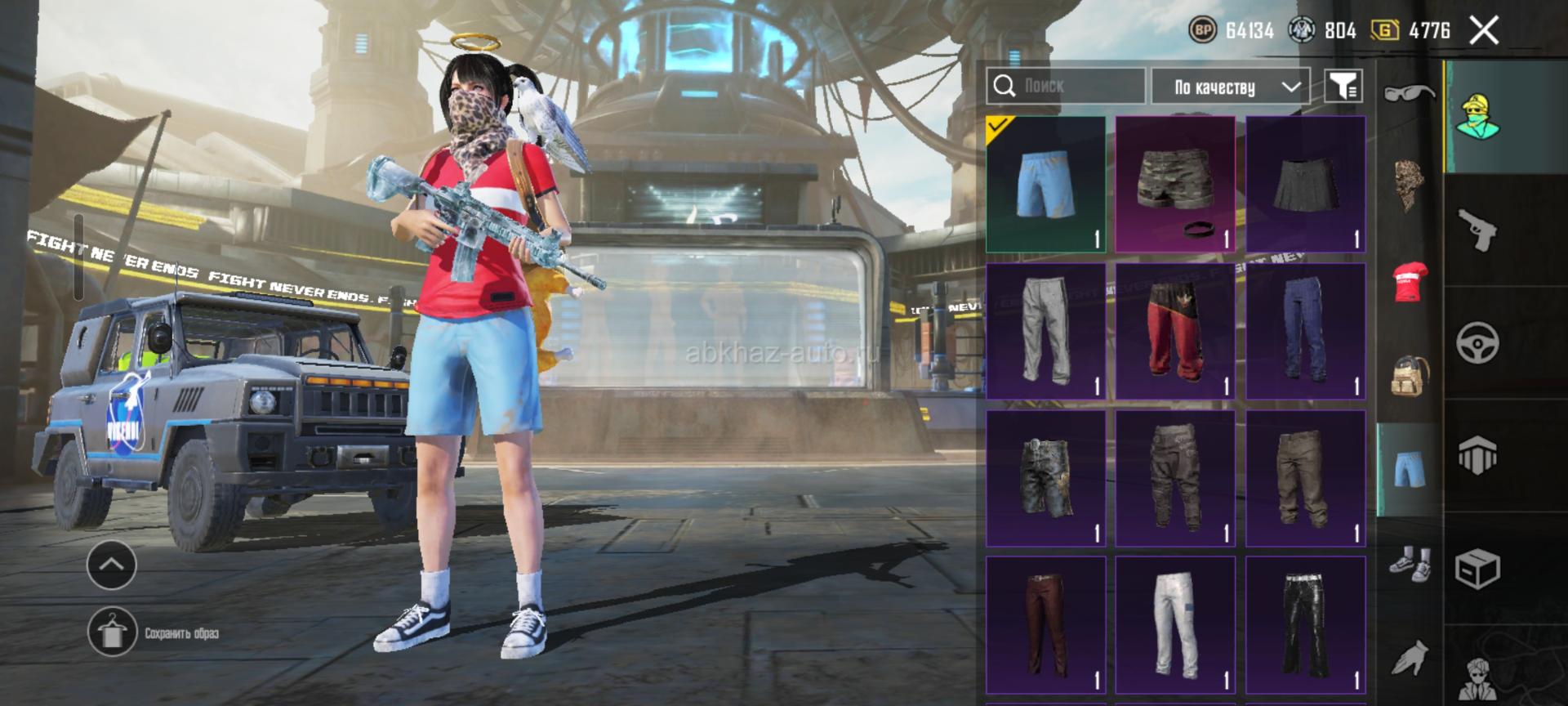The image size is (1568, 706).
Task: Open the По качеству sort dropdown
Action: (1230, 87)
